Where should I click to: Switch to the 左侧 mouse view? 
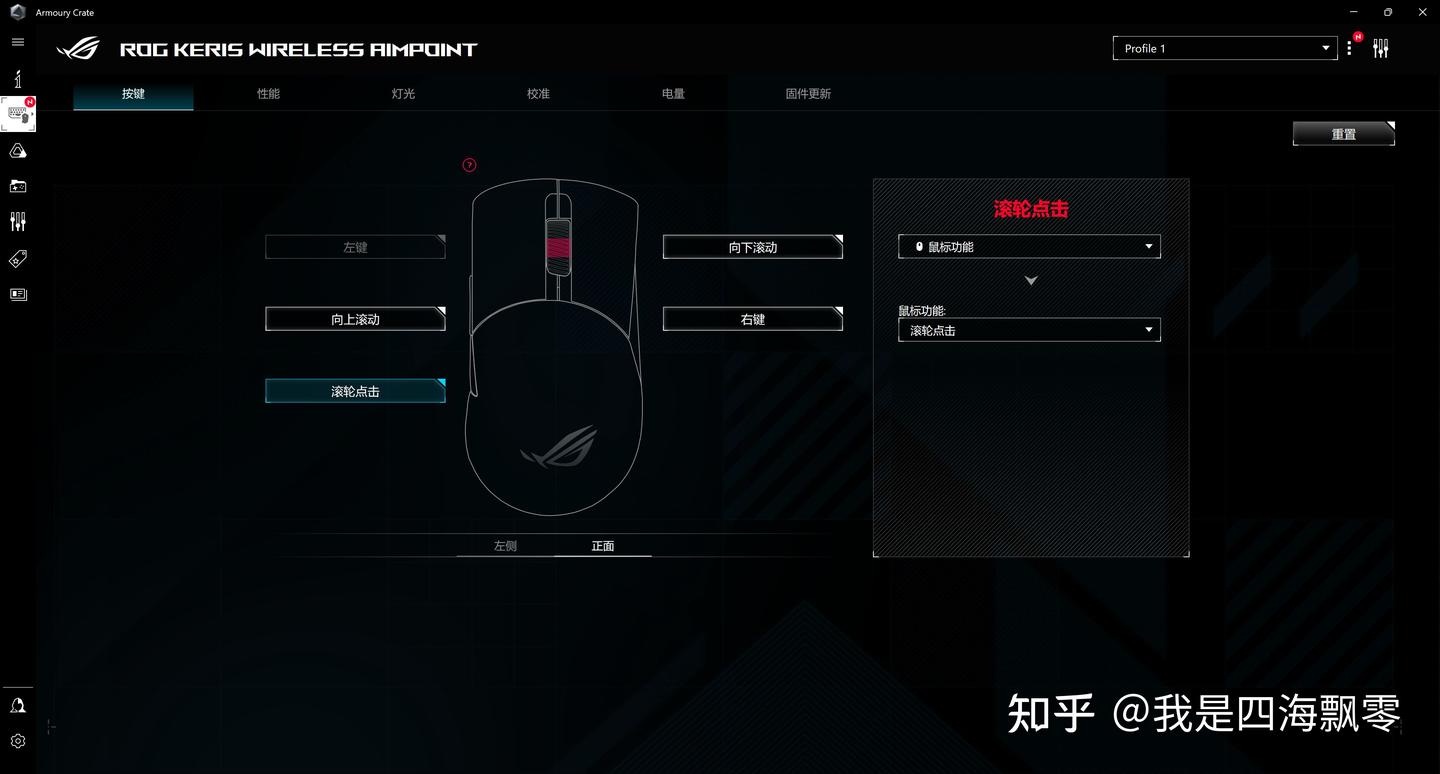pyautogui.click(x=504, y=546)
